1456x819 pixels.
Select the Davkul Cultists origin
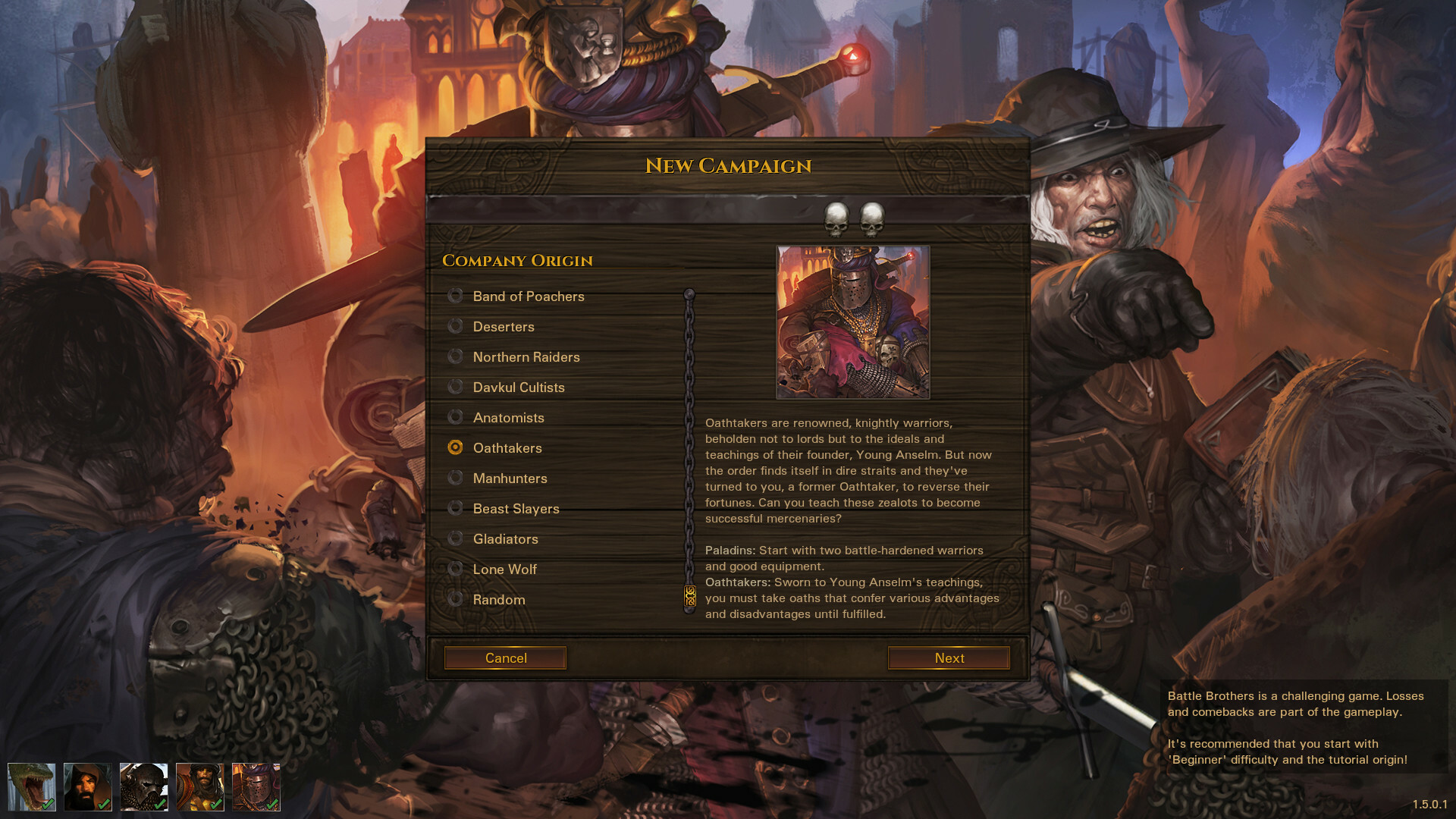pyautogui.click(x=456, y=387)
